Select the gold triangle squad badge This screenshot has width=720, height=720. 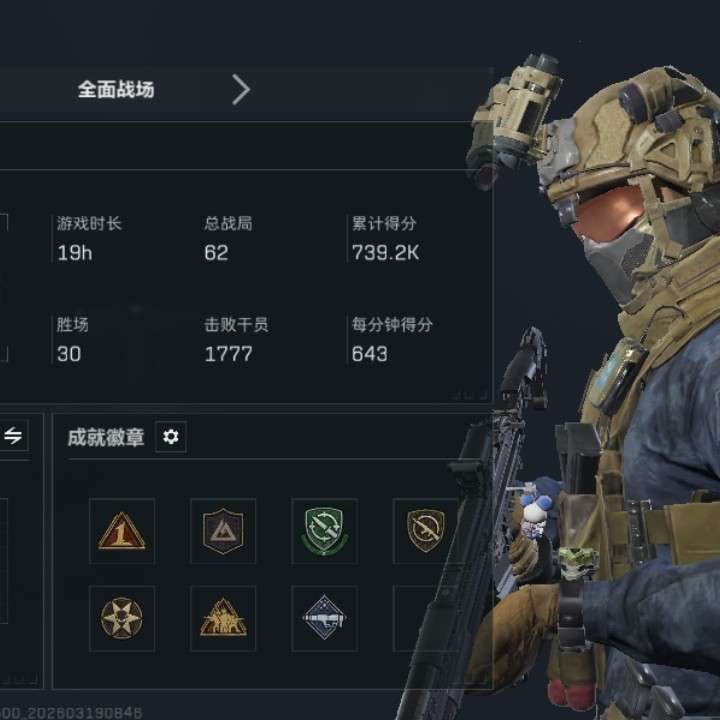coord(223,618)
